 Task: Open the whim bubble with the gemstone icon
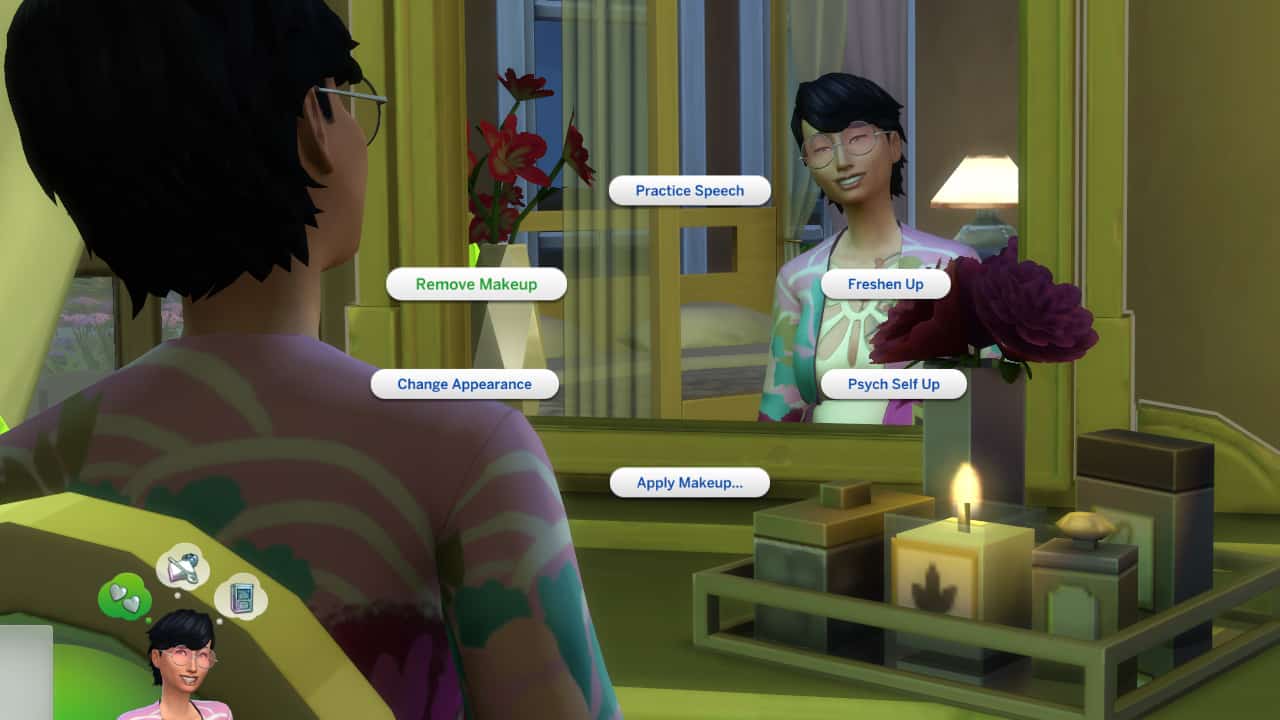pos(182,569)
